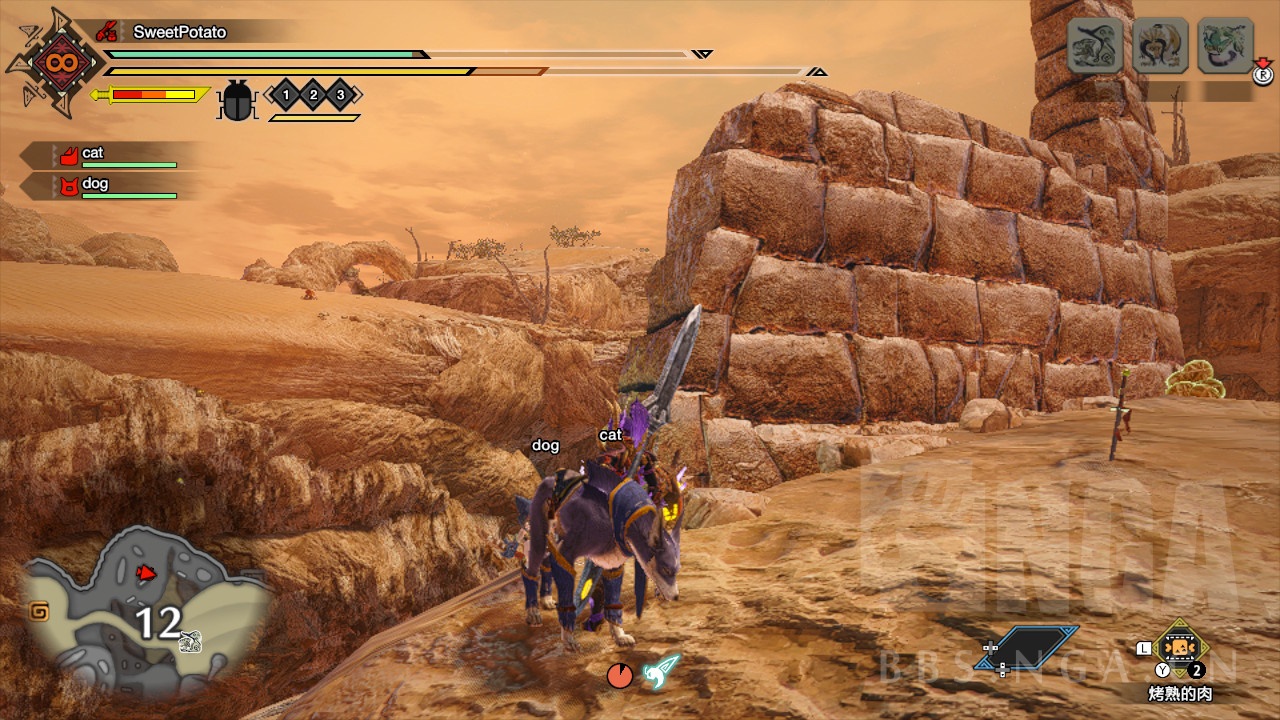
Task: Select the Wirebug icon
Action: [661, 671]
